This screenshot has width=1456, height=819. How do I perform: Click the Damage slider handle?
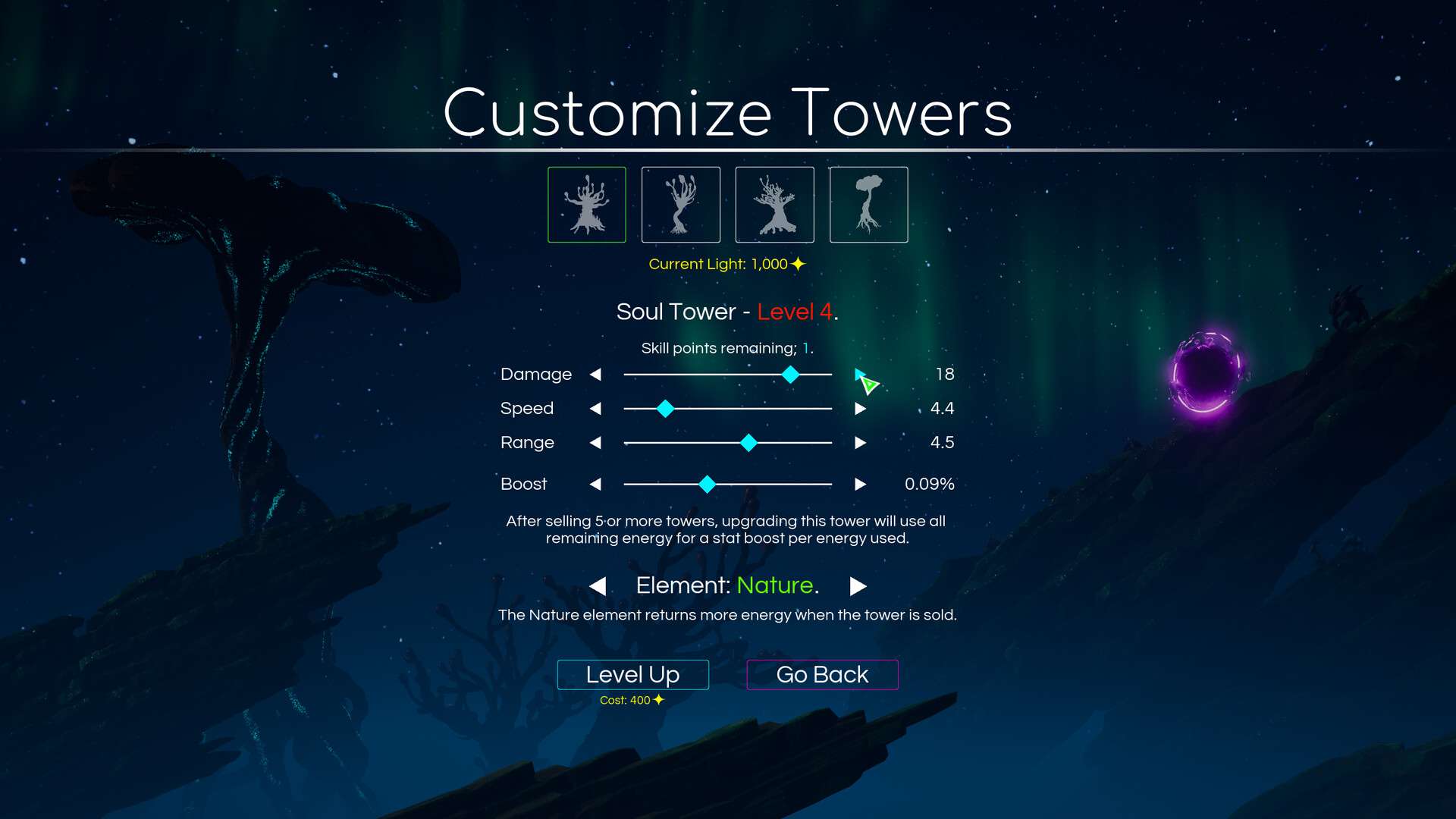coord(790,374)
